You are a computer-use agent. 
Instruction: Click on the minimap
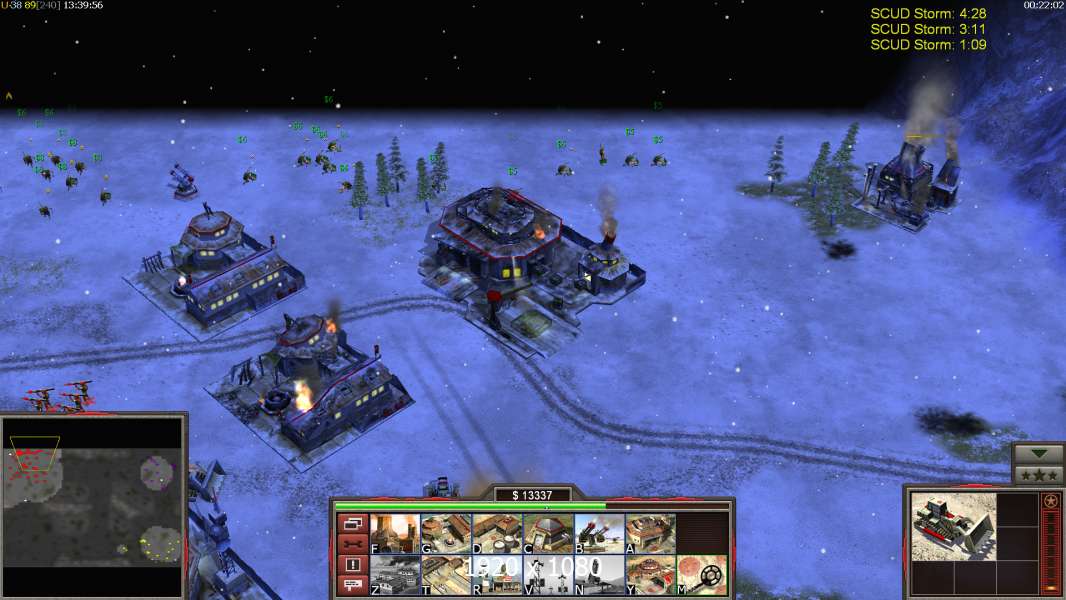pyautogui.click(x=93, y=505)
